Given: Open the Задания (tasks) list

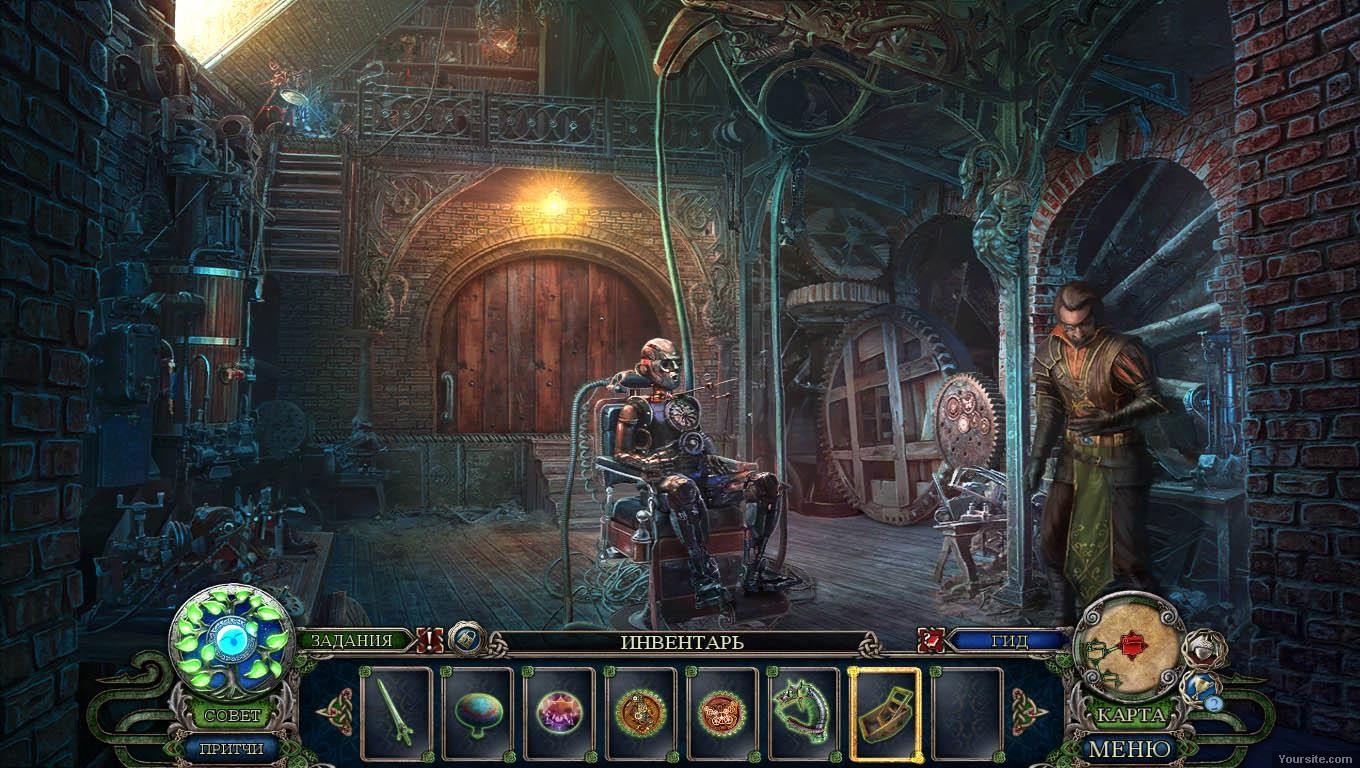Looking at the screenshot, I should pyautogui.click(x=350, y=641).
